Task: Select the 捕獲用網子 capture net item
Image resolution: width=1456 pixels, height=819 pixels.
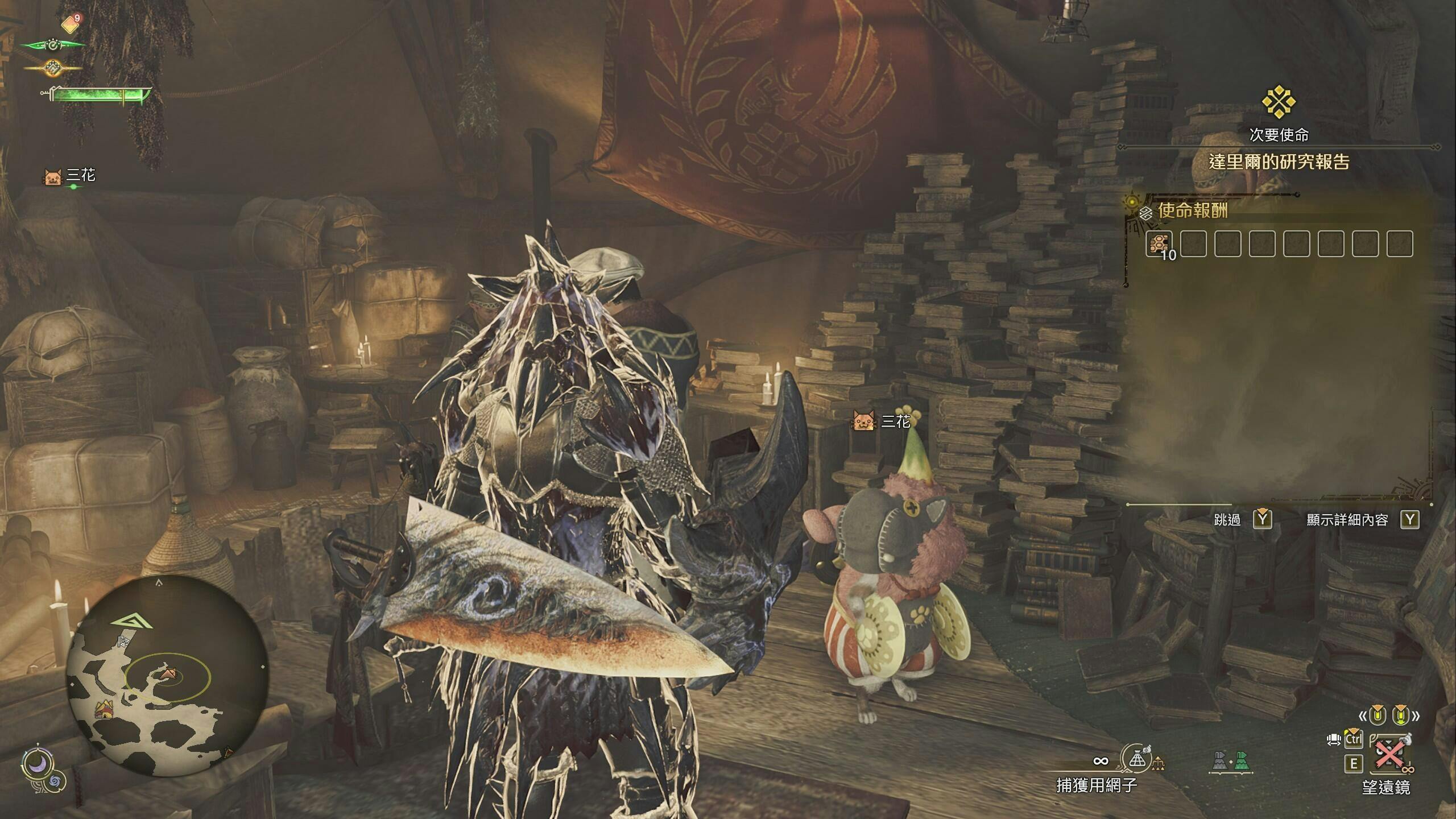Action: pyautogui.click(x=1136, y=760)
